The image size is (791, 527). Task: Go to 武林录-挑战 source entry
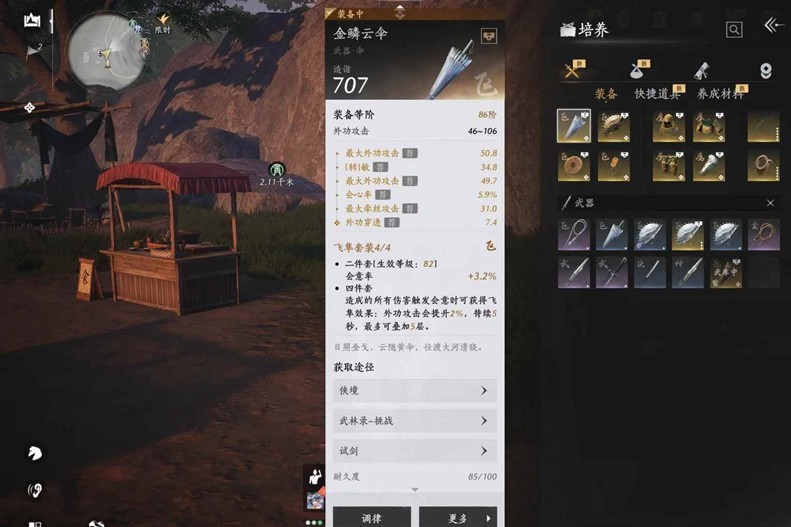414,421
